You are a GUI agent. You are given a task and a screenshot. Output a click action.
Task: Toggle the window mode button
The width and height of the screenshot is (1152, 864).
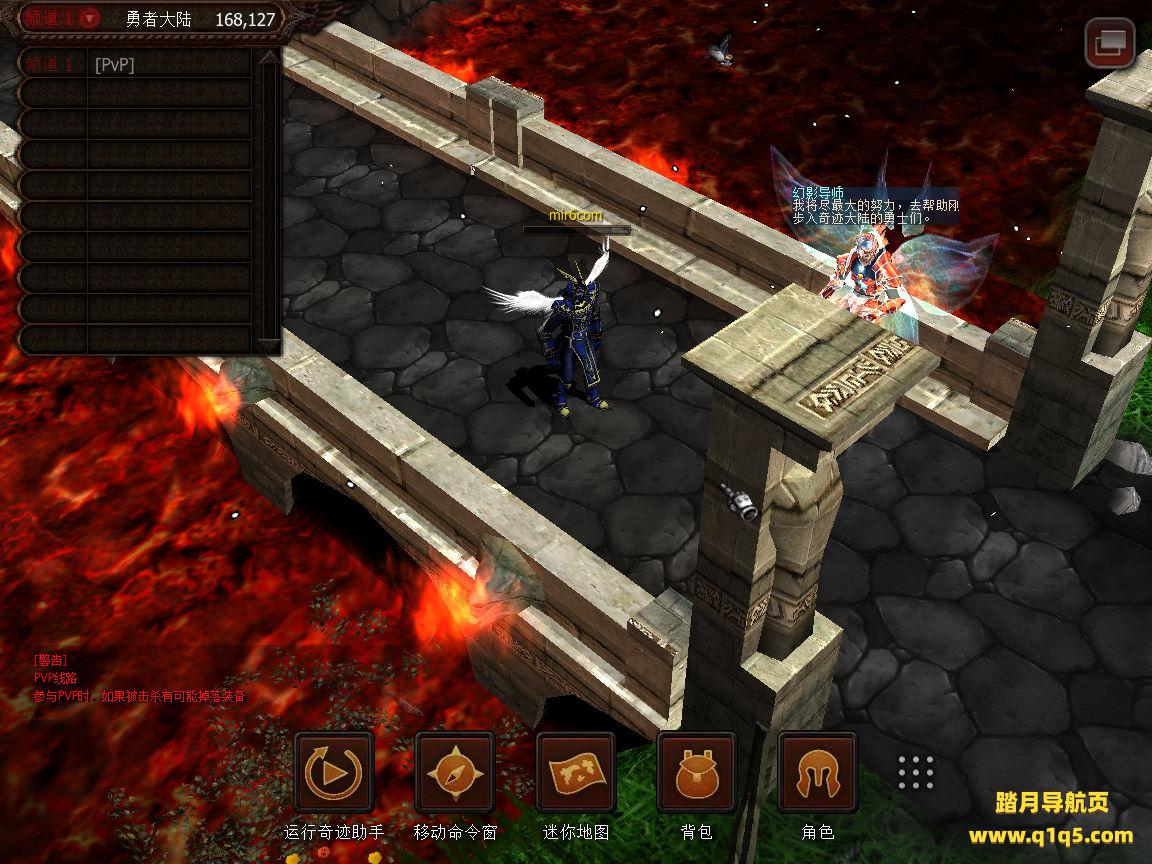(x=1111, y=43)
